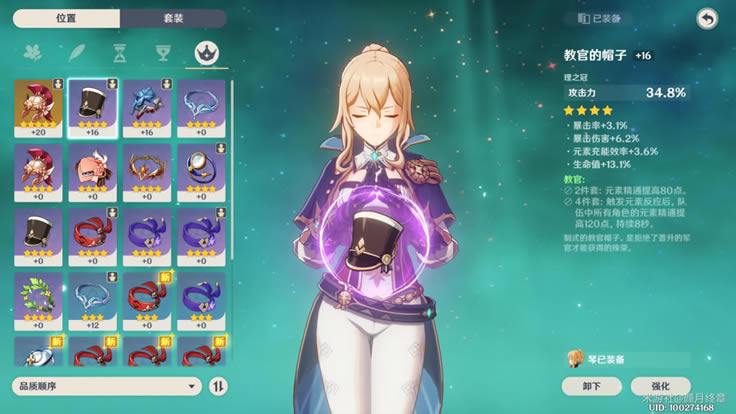736x414 pixels.
Task: Select the +12 silver tiara artifact
Action: [93, 301]
